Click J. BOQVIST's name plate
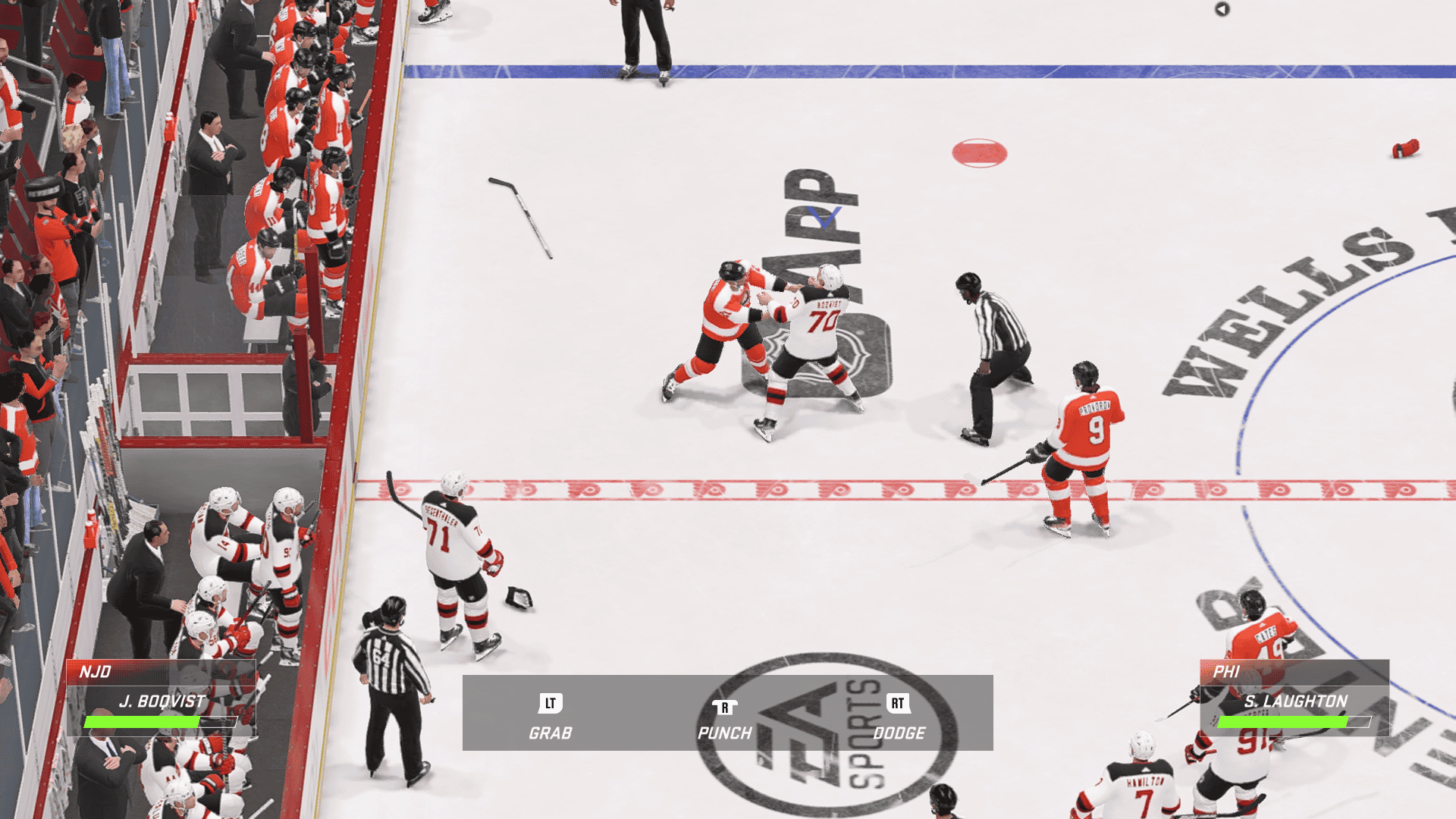The image size is (1456, 819). pos(159,702)
